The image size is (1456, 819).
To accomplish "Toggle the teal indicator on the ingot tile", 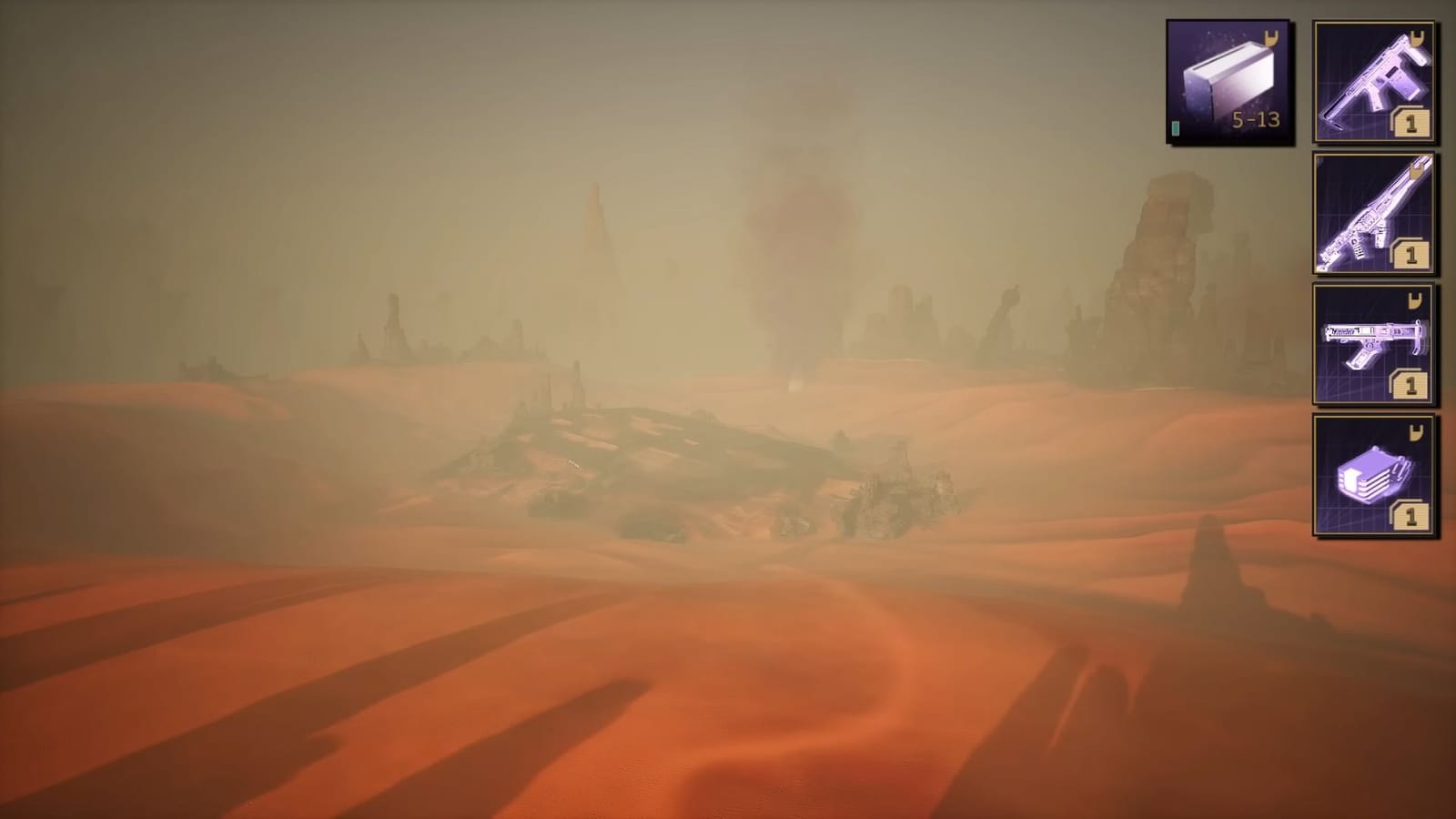I will click(x=1178, y=128).
